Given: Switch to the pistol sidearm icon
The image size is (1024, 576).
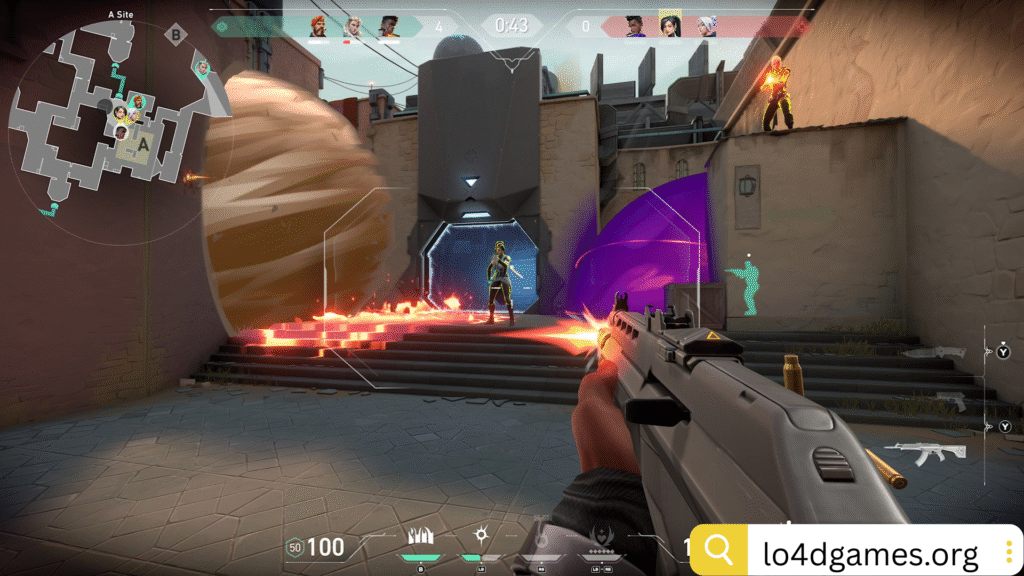Looking at the screenshot, I should click(x=952, y=401).
